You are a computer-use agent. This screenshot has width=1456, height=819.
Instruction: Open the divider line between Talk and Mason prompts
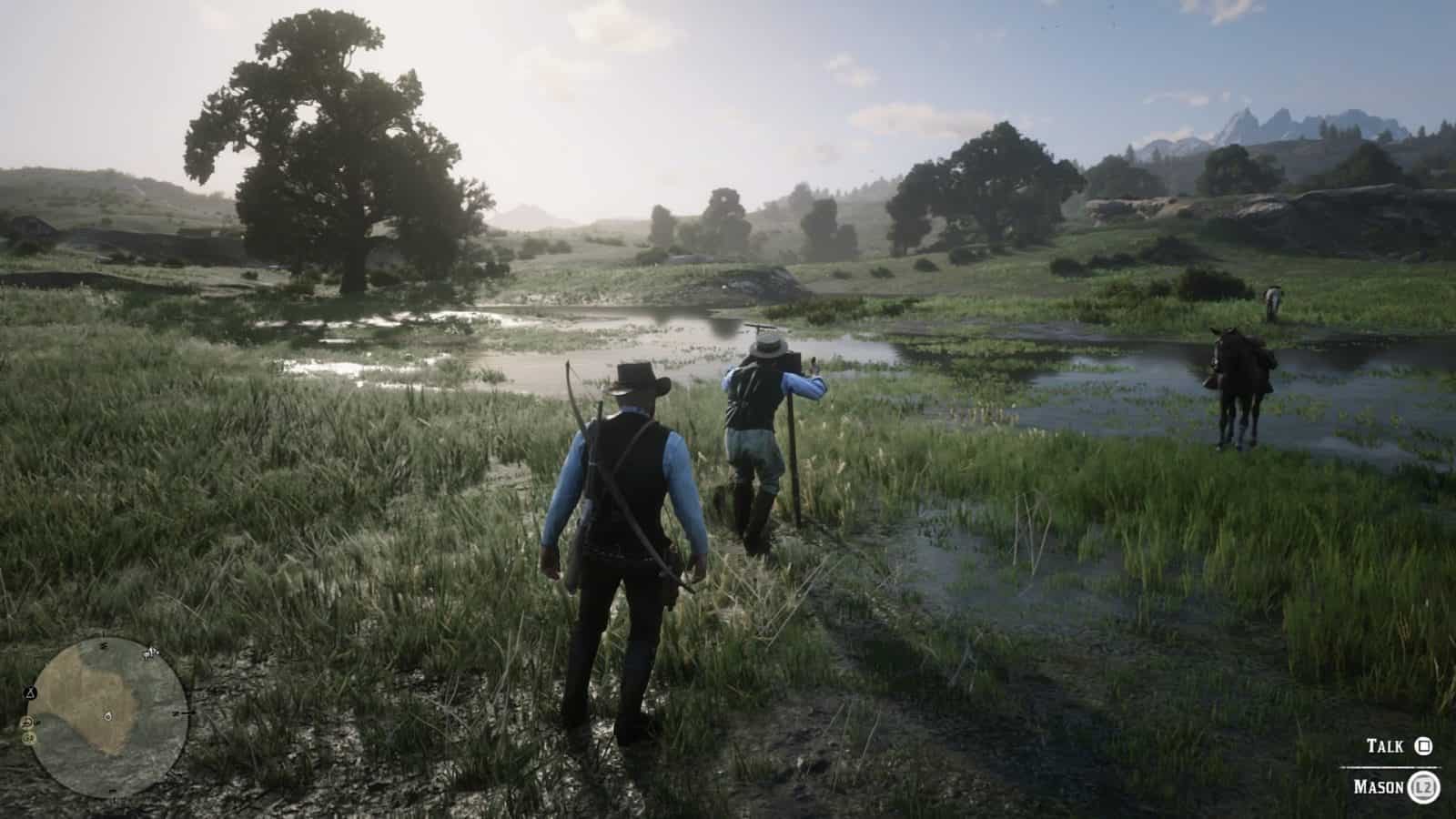tap(1390, 767)
